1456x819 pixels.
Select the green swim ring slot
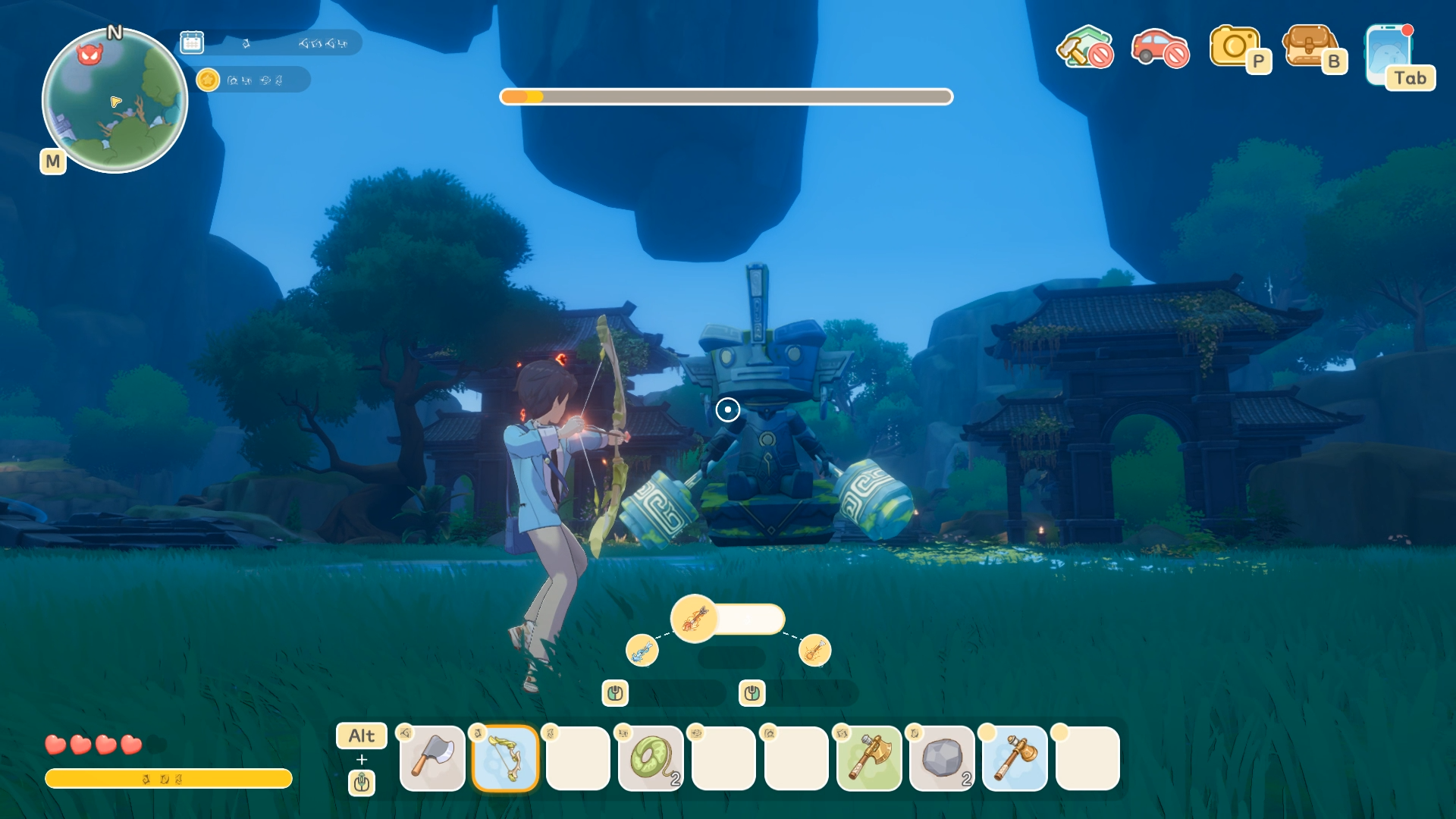651,758
